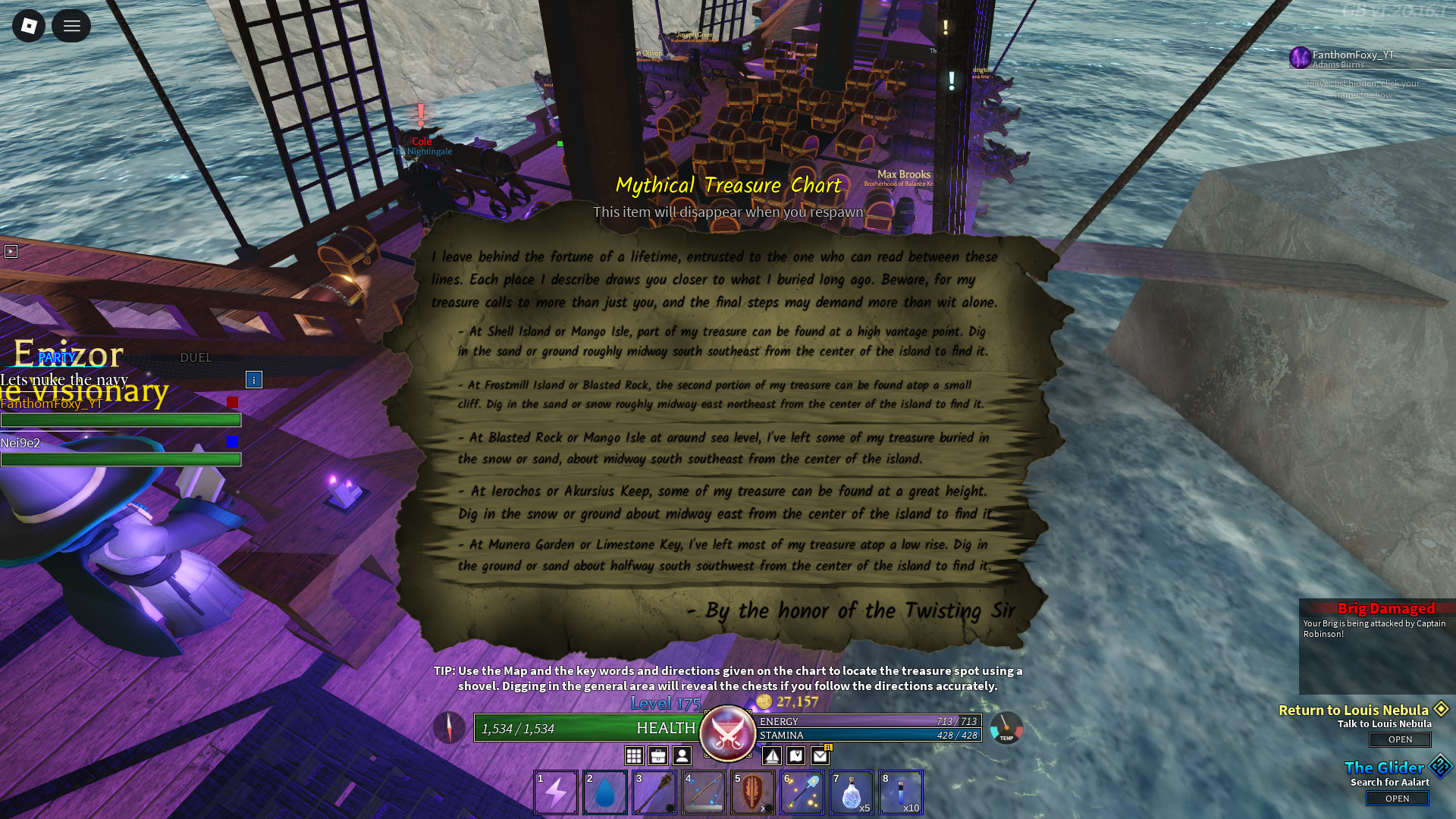Open the Roblox hamburger menu

click(71, 27)
